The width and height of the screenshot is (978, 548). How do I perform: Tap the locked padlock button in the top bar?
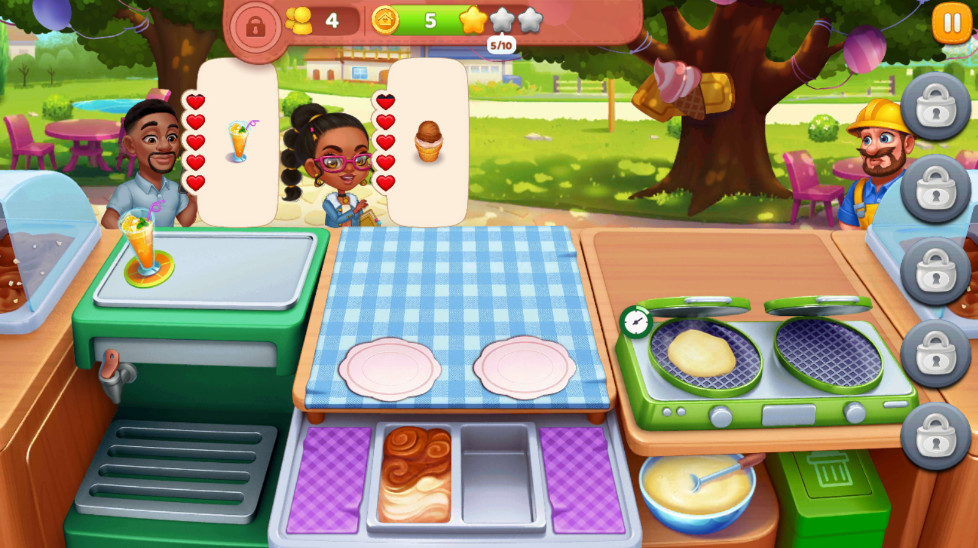(x=254, y=25)
